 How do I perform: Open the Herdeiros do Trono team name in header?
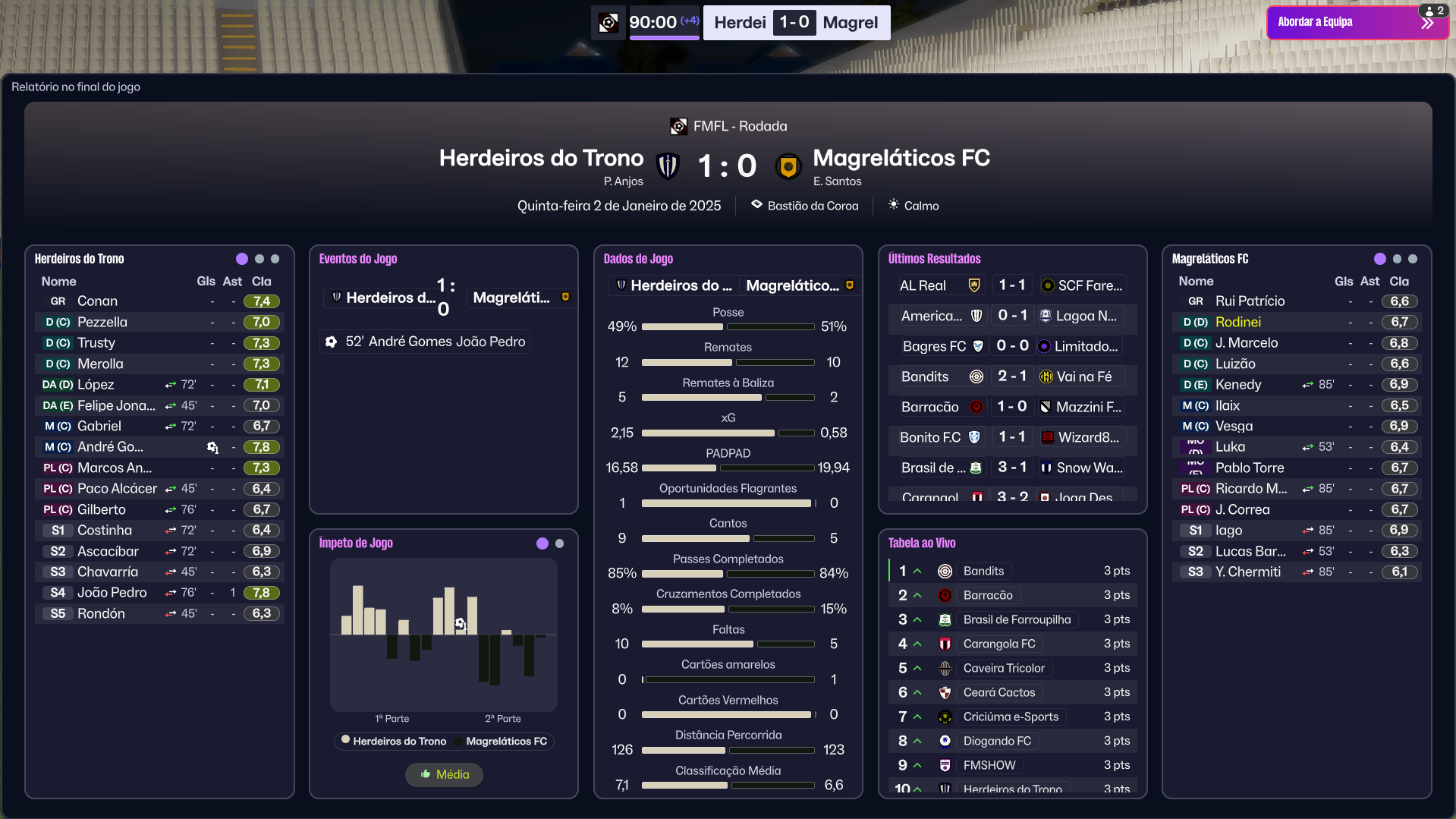[x=541, y=158]
